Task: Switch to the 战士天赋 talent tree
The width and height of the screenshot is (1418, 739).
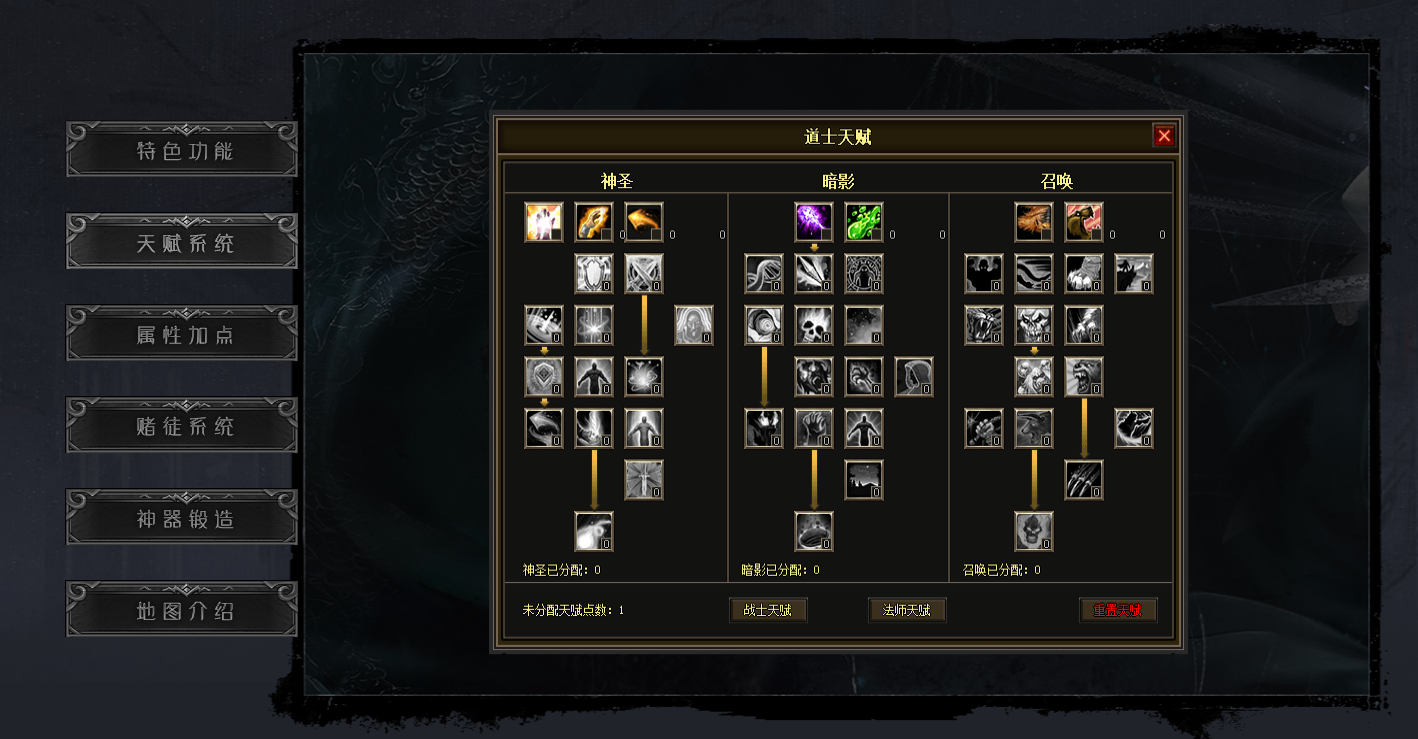Action: [768, 610]
